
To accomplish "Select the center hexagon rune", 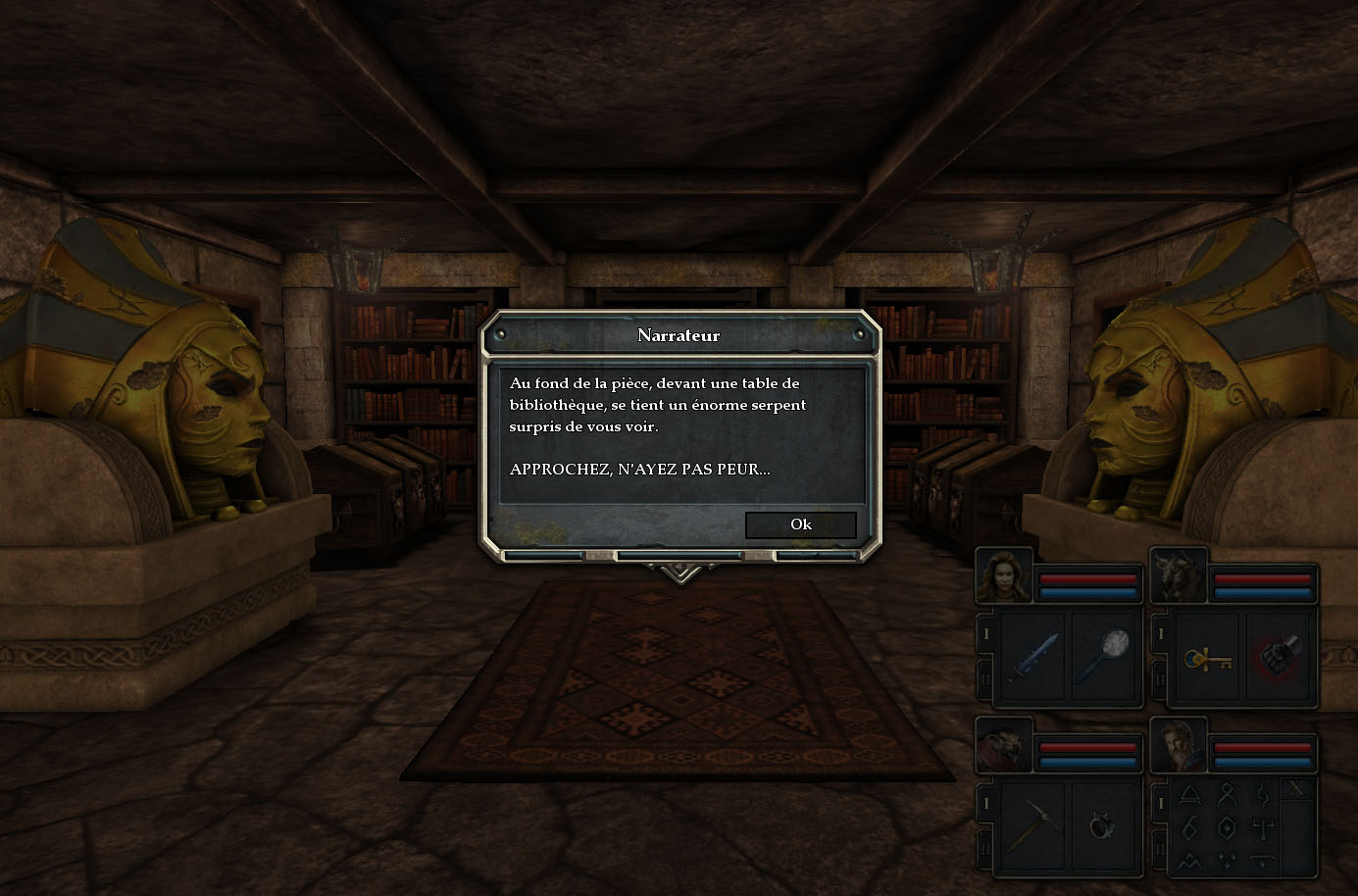I will [x=1227, y=826].
